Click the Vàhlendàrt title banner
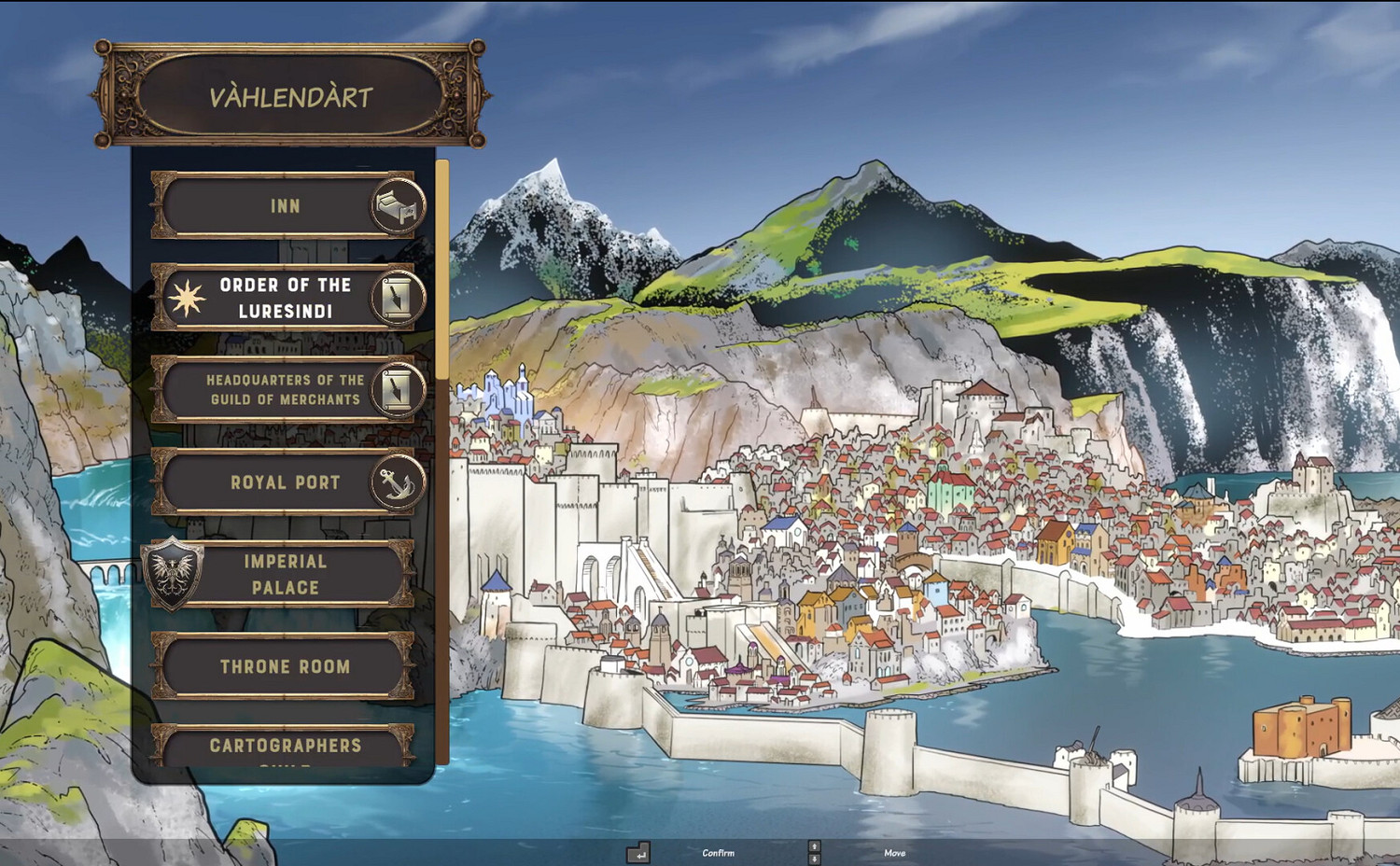This screenshot has height=866, width=1400. tap(287, 94)
